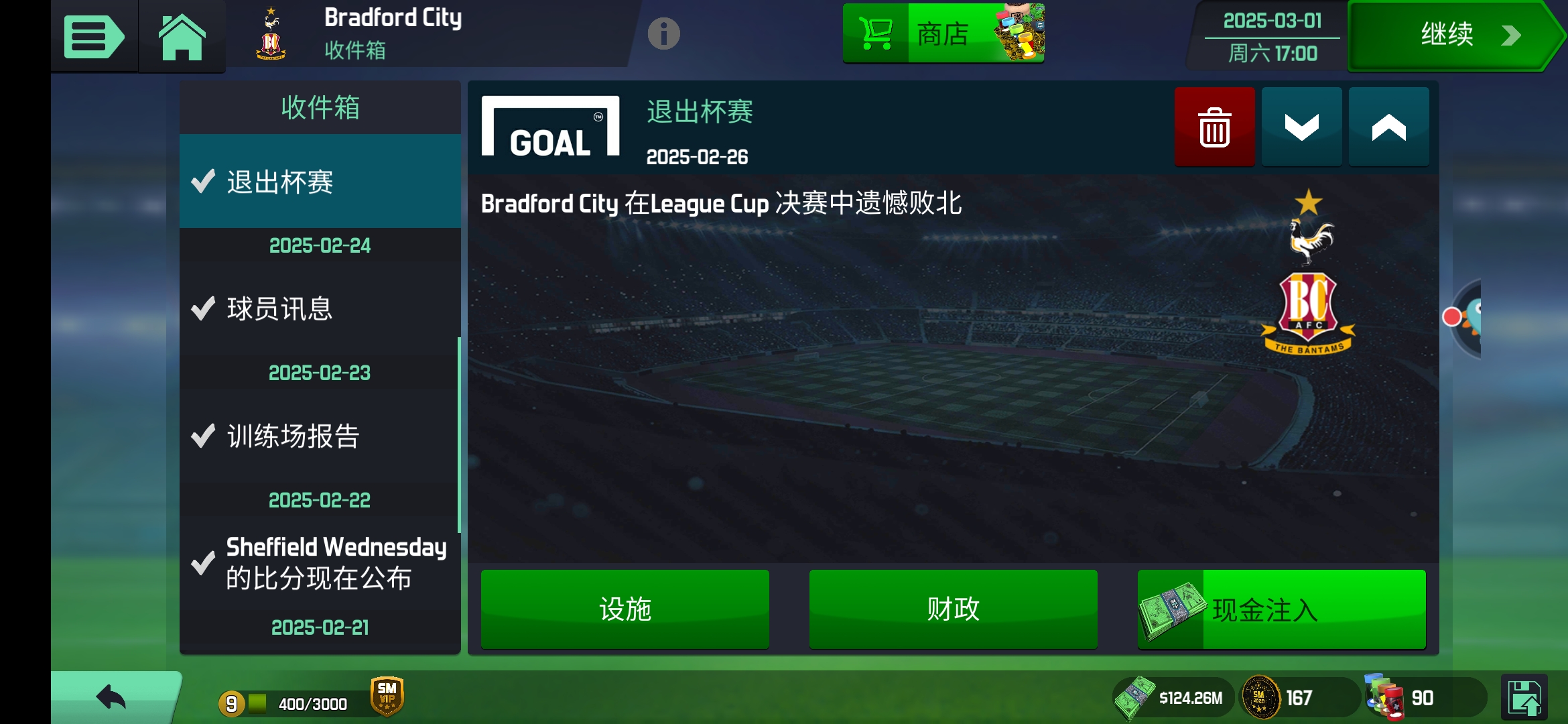This screenshot has width=1568, height=724.
Task: Go to next message with down chevron
Action: pyautogui.click(x=1301, y=126)
